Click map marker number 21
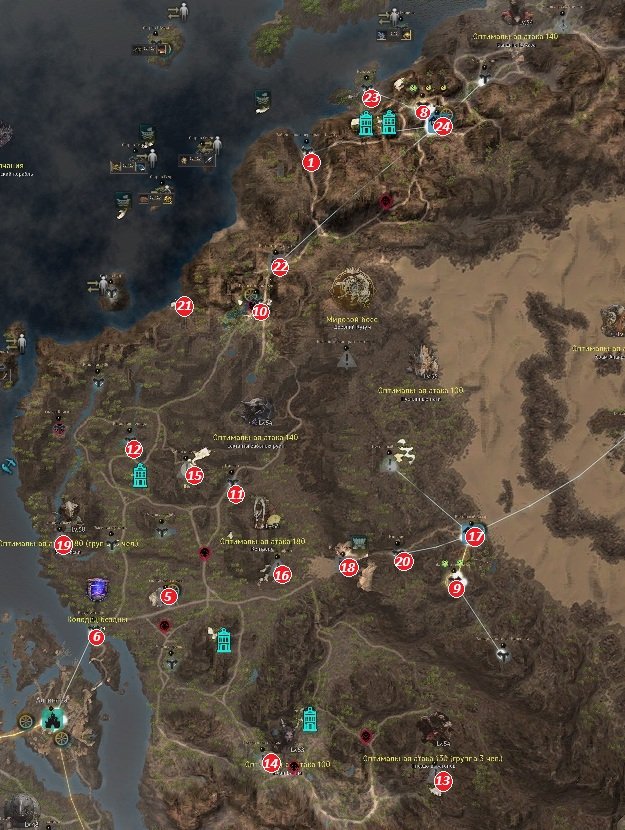 [183, 306]
